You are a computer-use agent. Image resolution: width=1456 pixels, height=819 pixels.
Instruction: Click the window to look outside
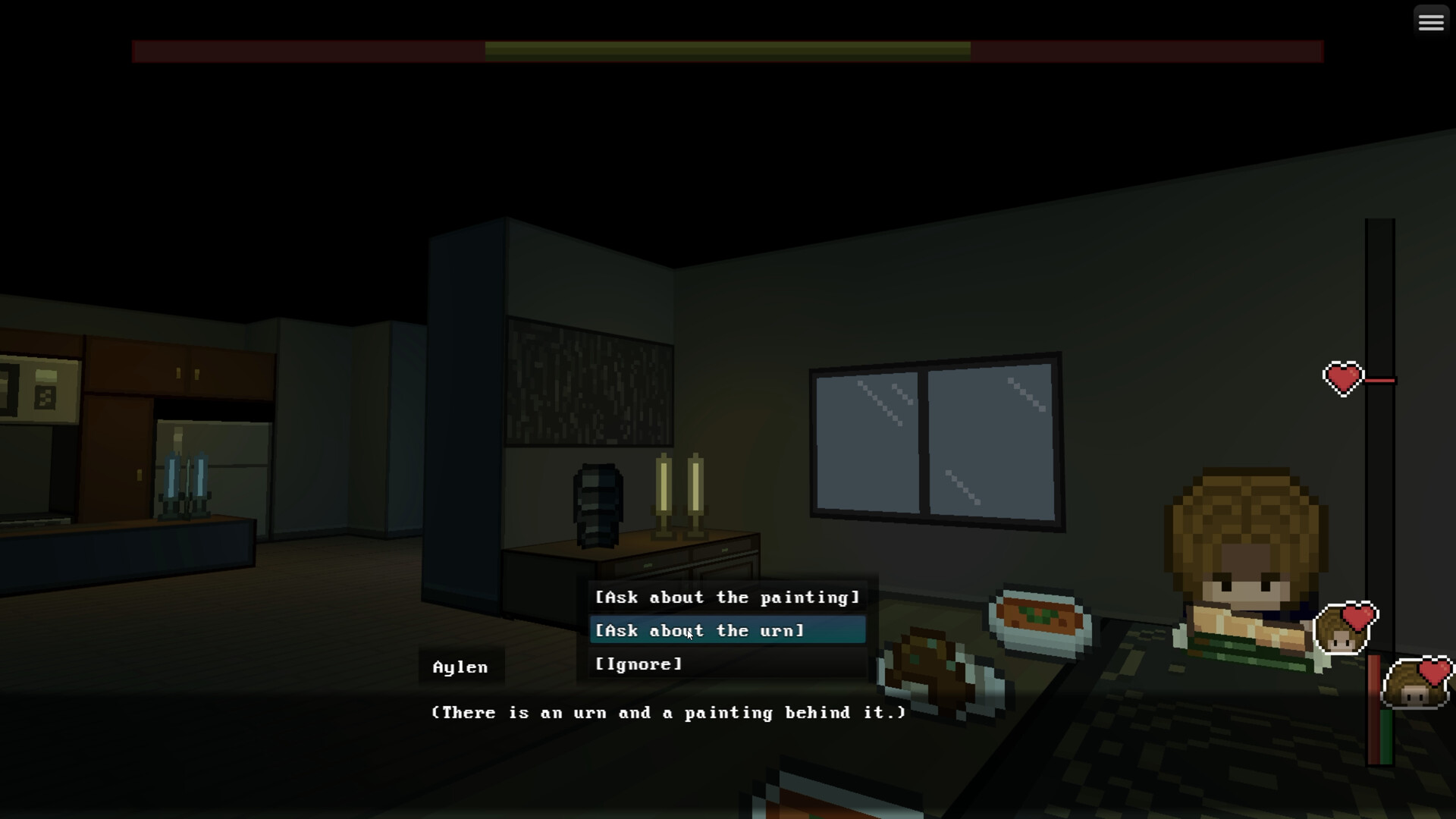tap(937, 441)
